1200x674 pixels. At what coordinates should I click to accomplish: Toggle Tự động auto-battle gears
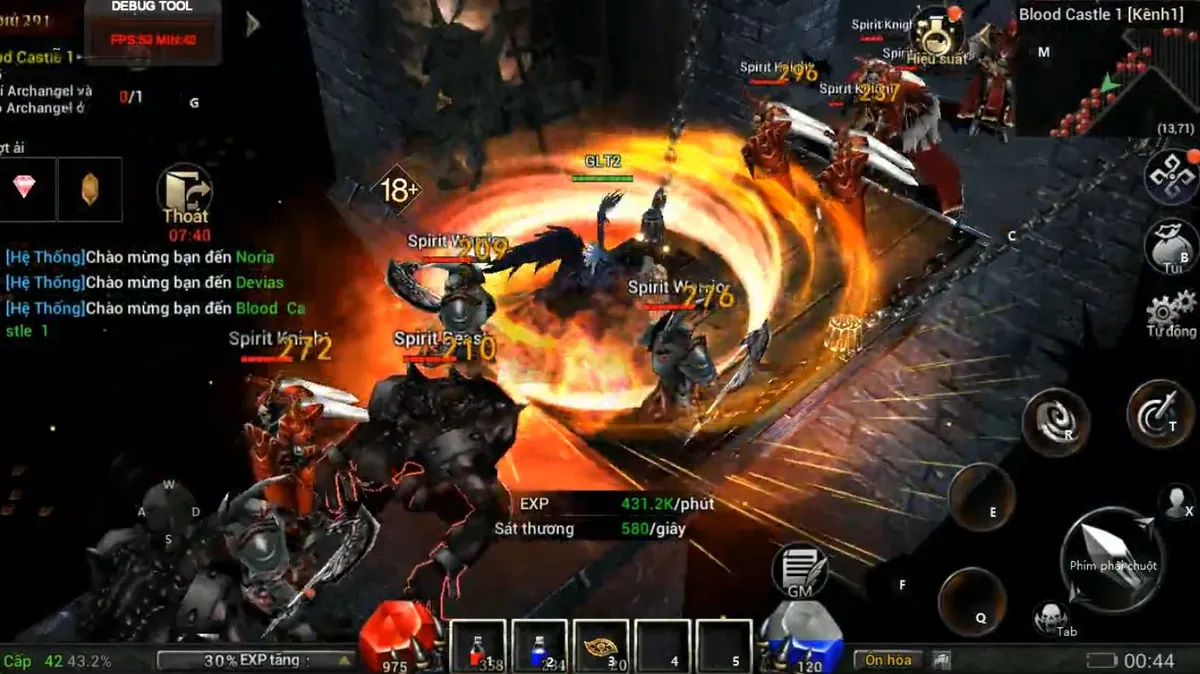[1172, 312]
